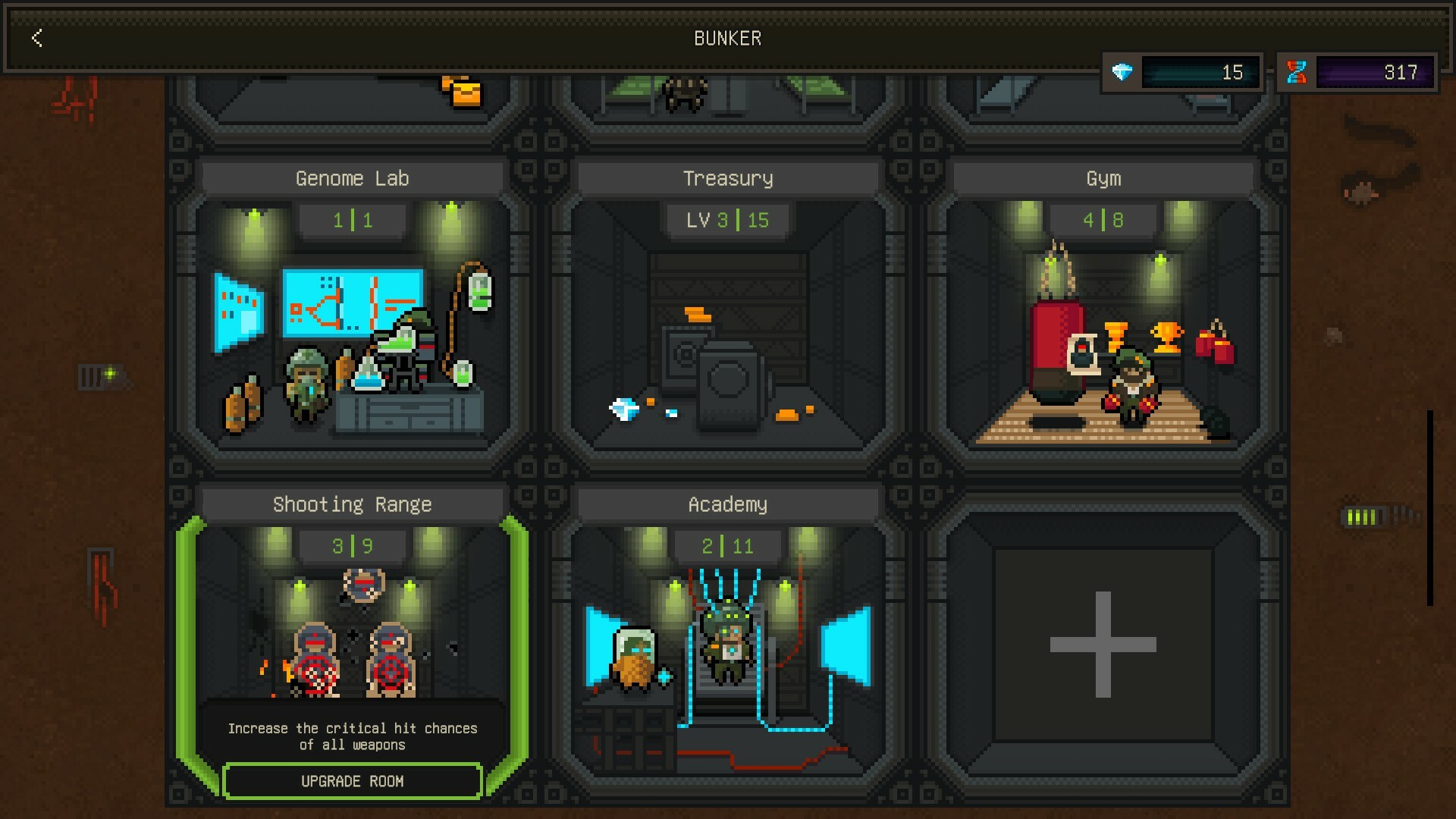Add a new room in the empty plus slot
The image size is (1456, 819).
(1103, 645)
